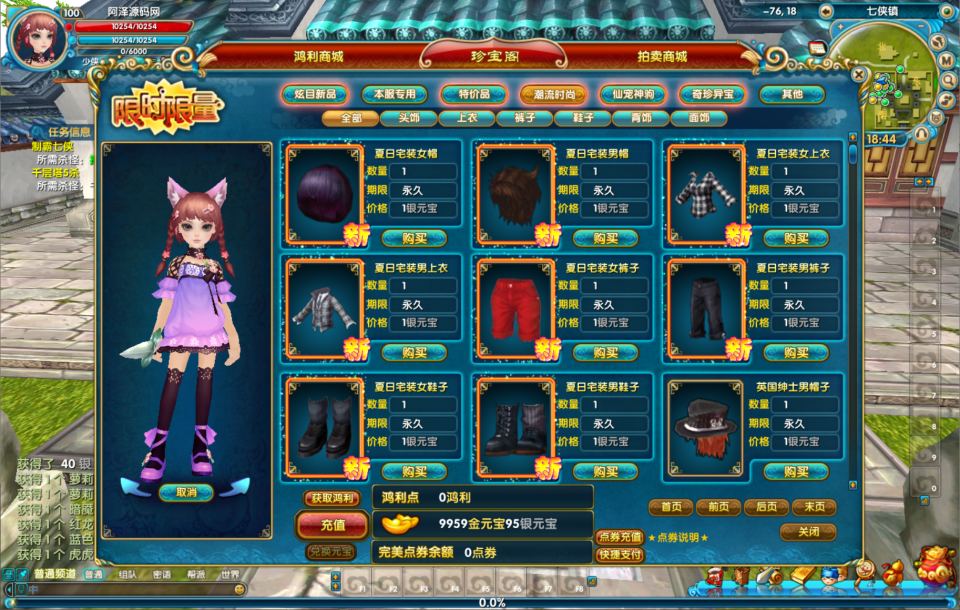Buy the 夏日宅装女上衣 top
Screen dimensions: 960x610
(x=796, y=238)
